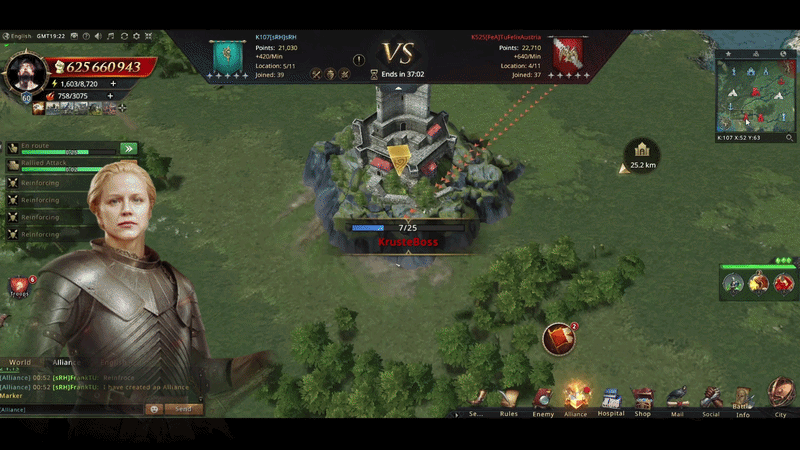Open the red book with notification badge
Screen dimensions: 800x450
click(558, 340)
